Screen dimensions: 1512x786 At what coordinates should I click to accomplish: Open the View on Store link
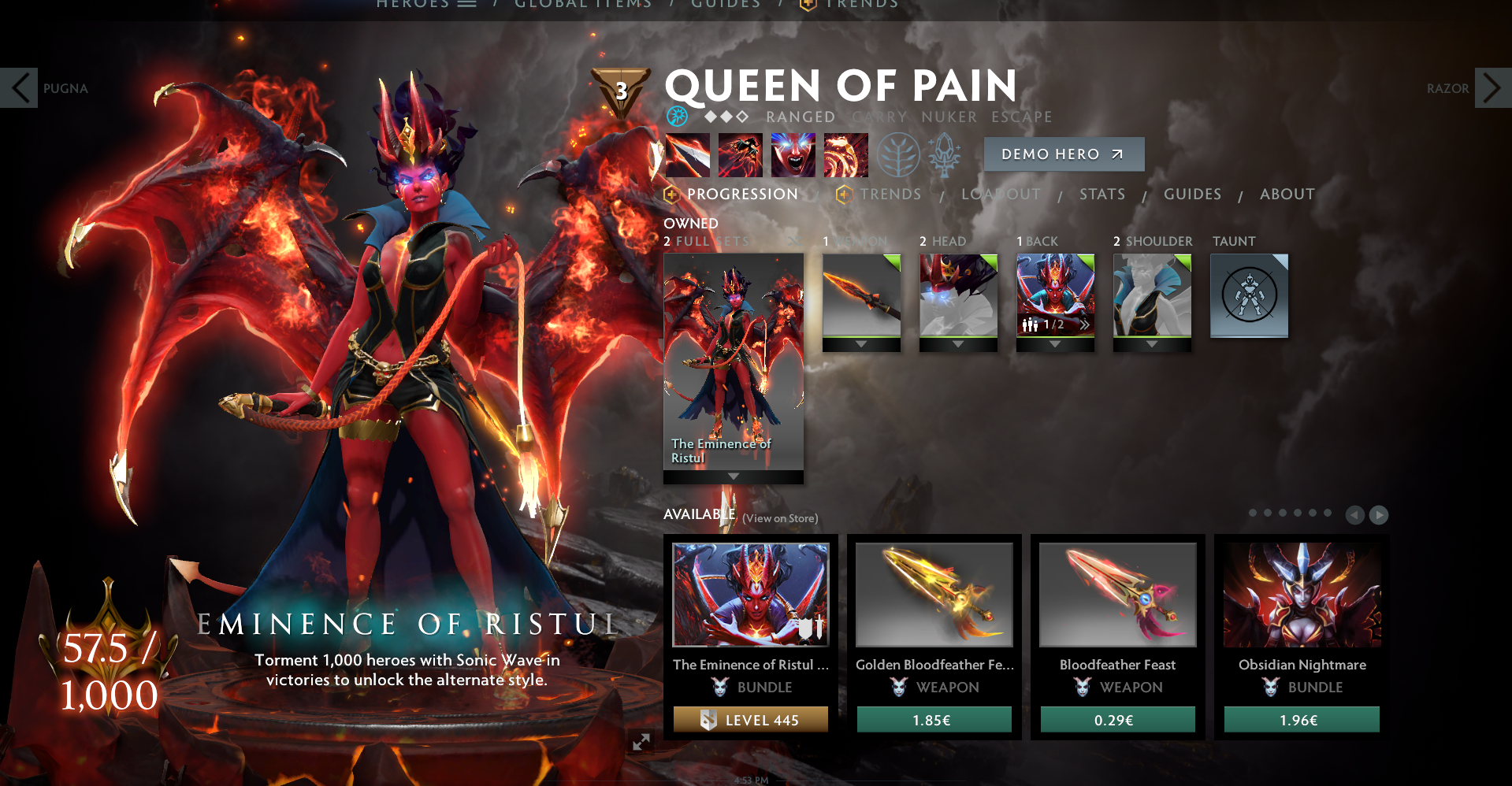point(780,518)
